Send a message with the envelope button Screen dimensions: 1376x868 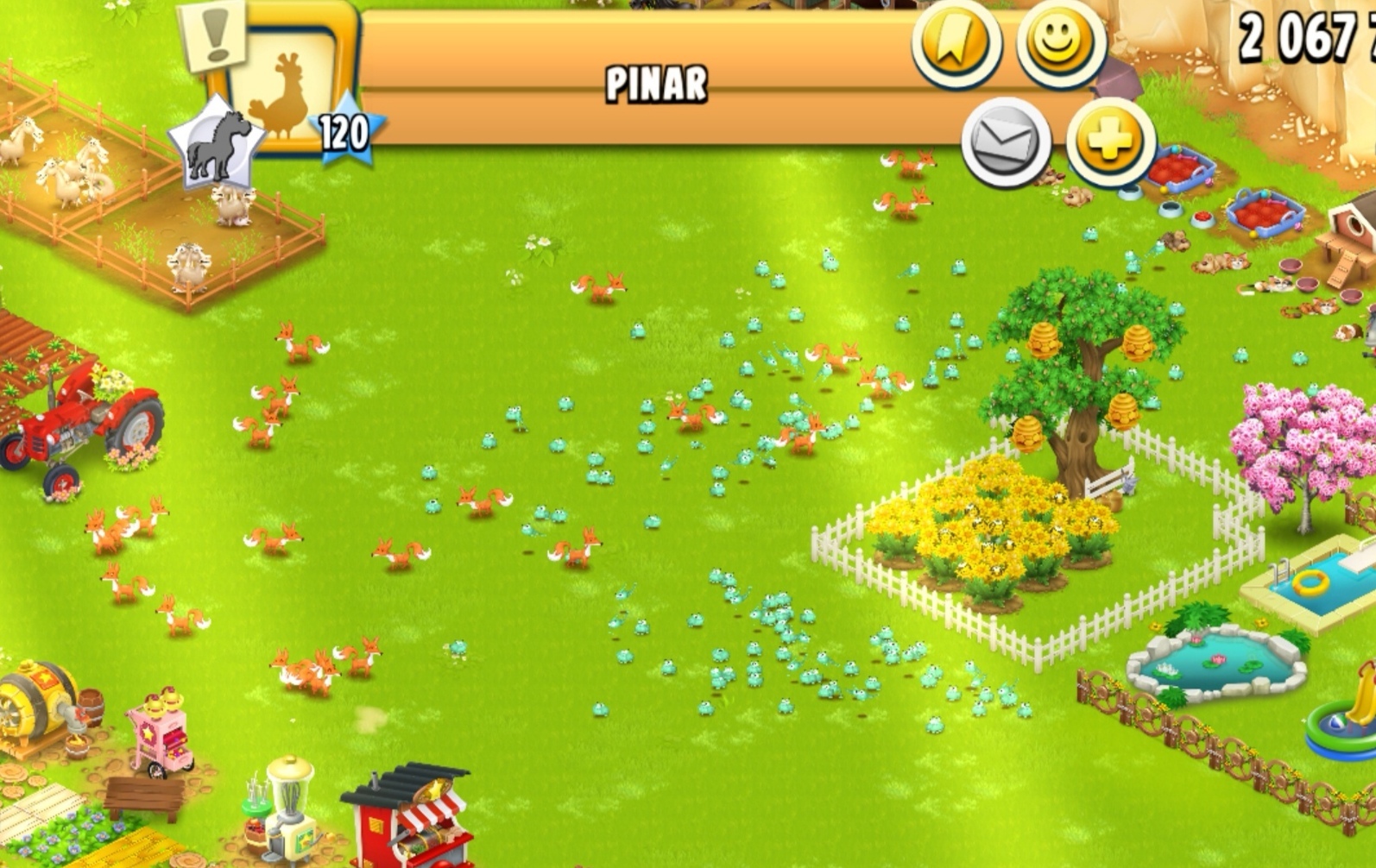point(1006,142)
